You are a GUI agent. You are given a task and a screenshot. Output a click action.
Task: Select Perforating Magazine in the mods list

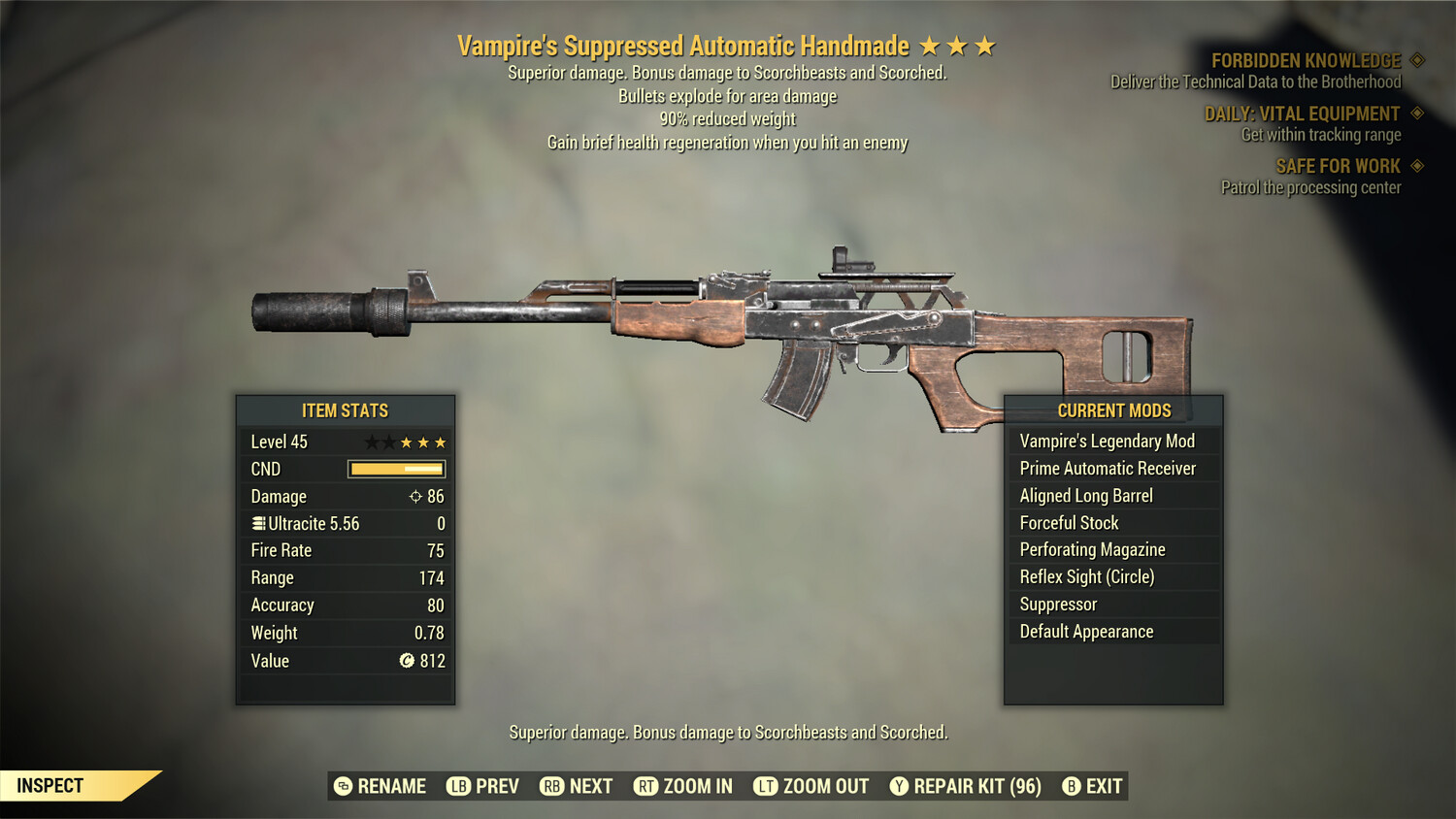[1091, 549]
